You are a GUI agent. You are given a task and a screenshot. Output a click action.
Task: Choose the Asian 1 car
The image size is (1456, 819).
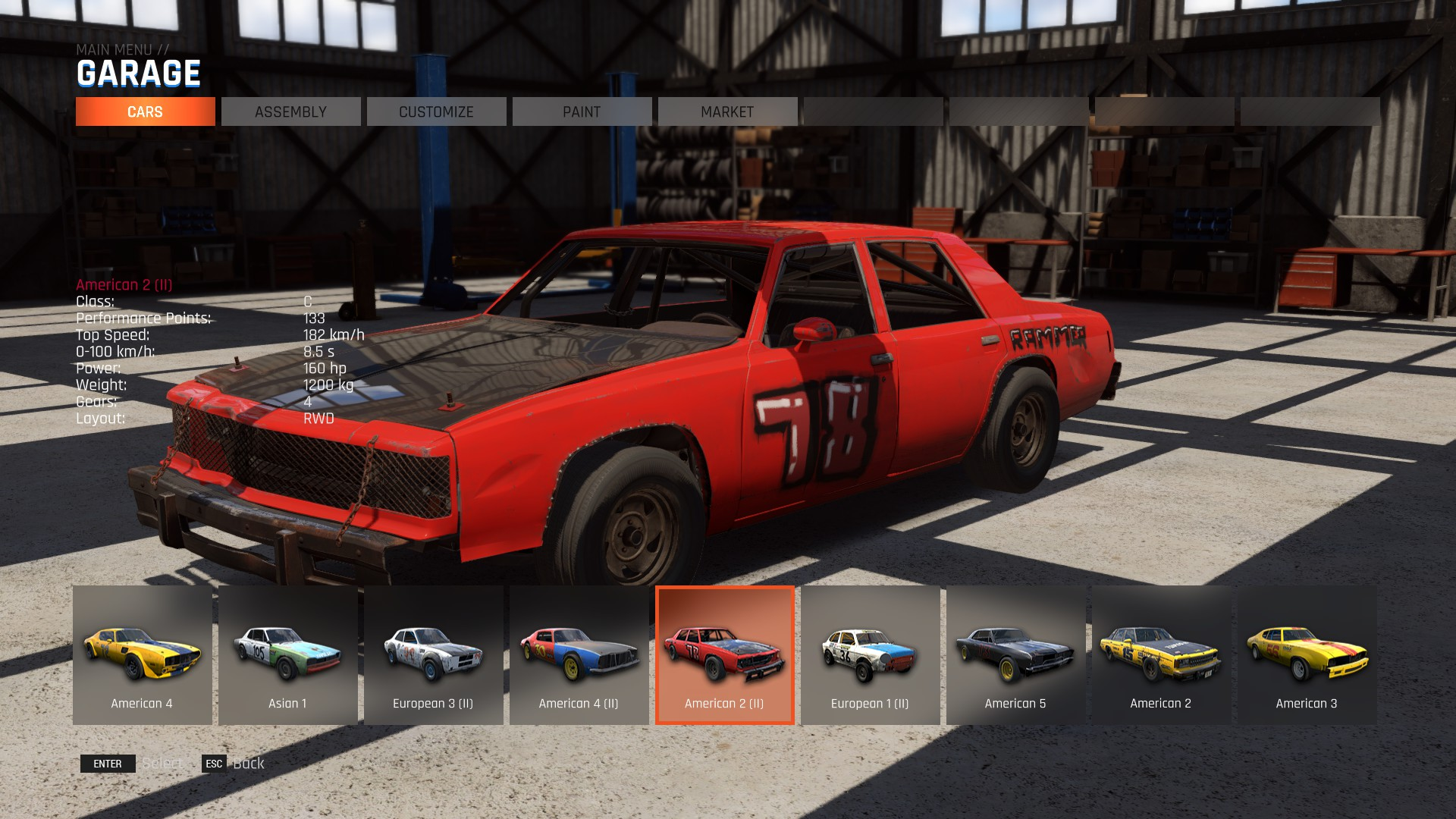tap(287, 654)
